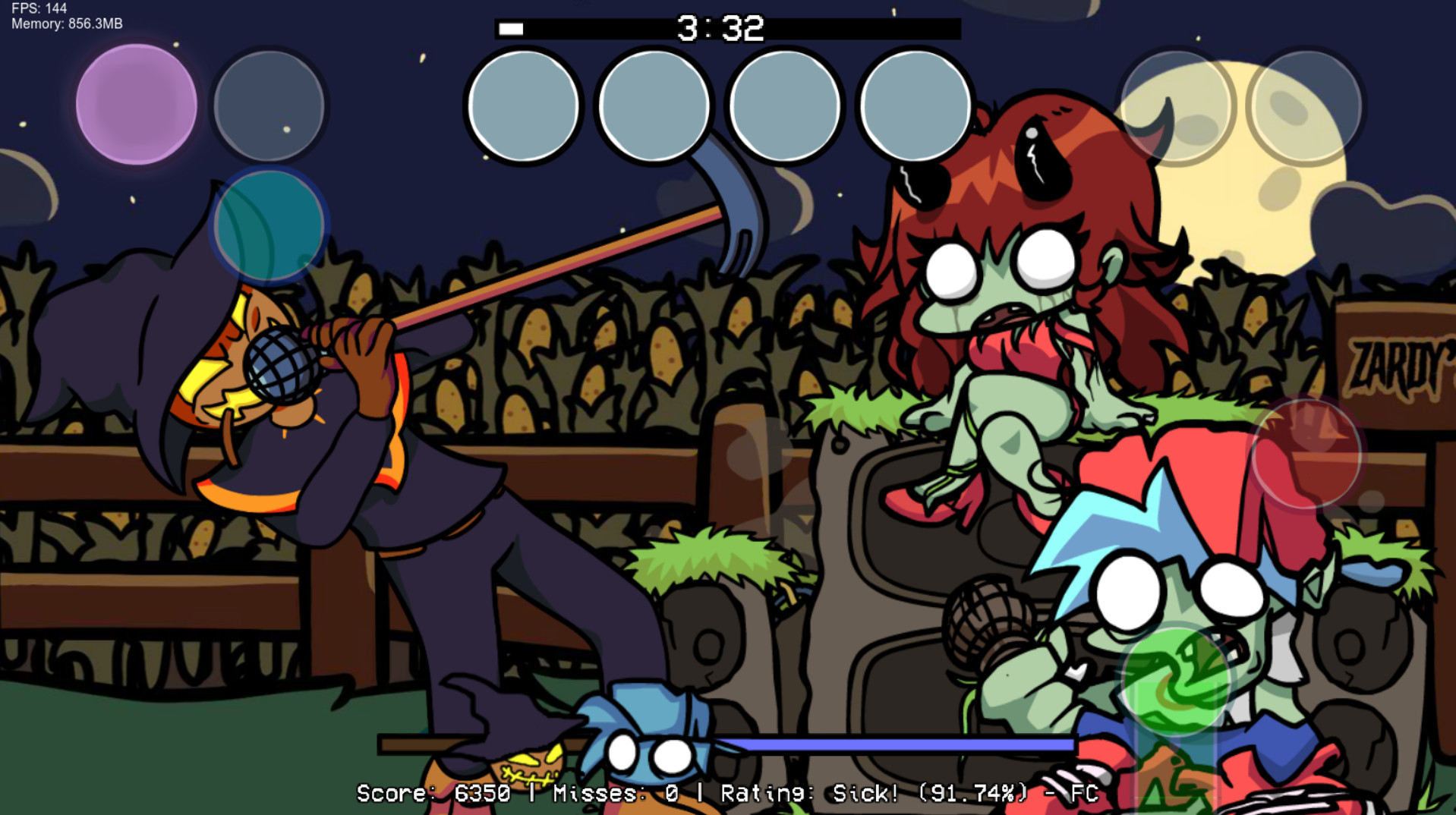Image resolution: width=1456 pixels, height=815 pixels.
Task: Click the Score: 6350 text
Action: [x=436, y=795]
